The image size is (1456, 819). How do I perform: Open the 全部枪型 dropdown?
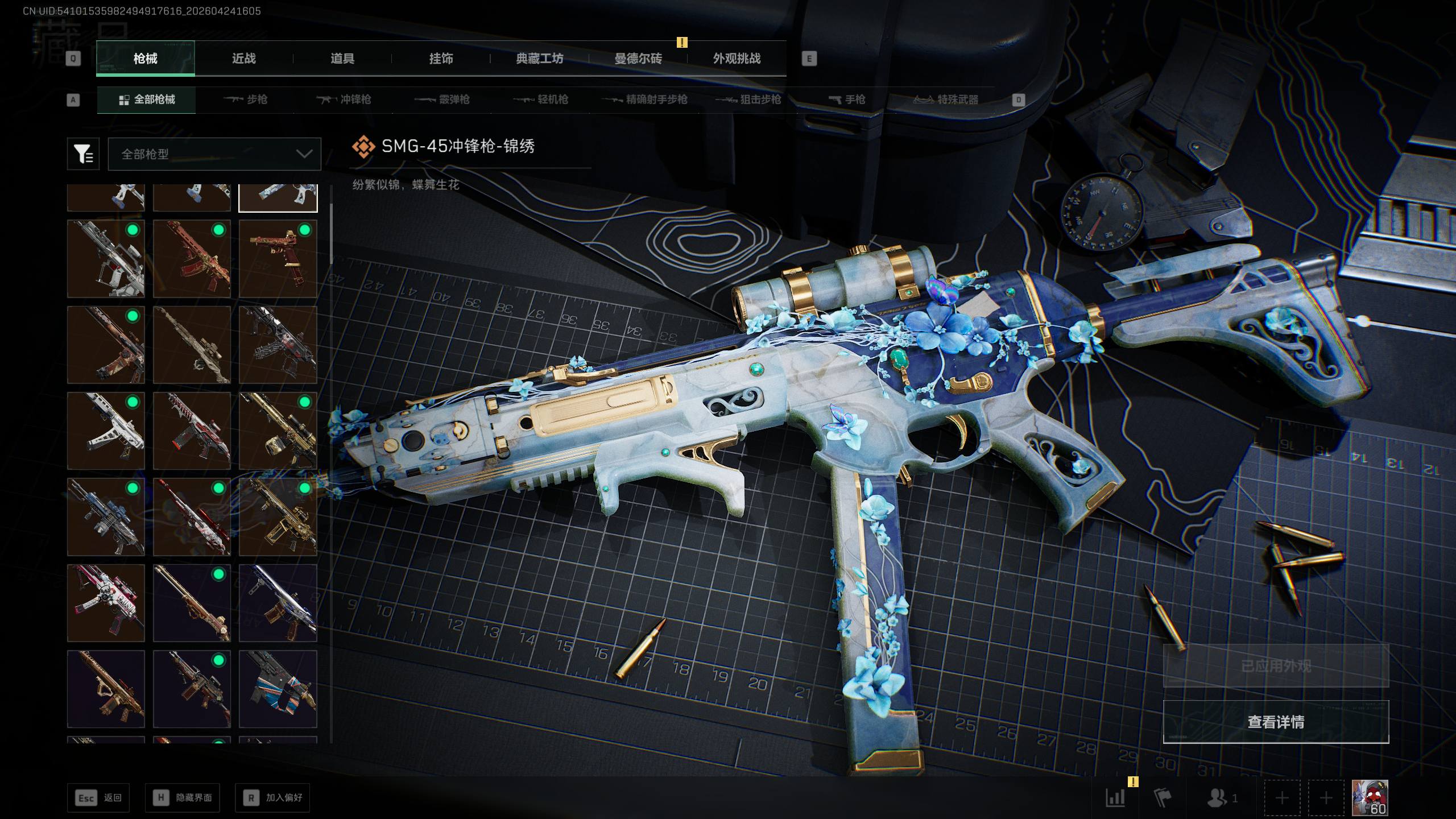click(214, 154)
